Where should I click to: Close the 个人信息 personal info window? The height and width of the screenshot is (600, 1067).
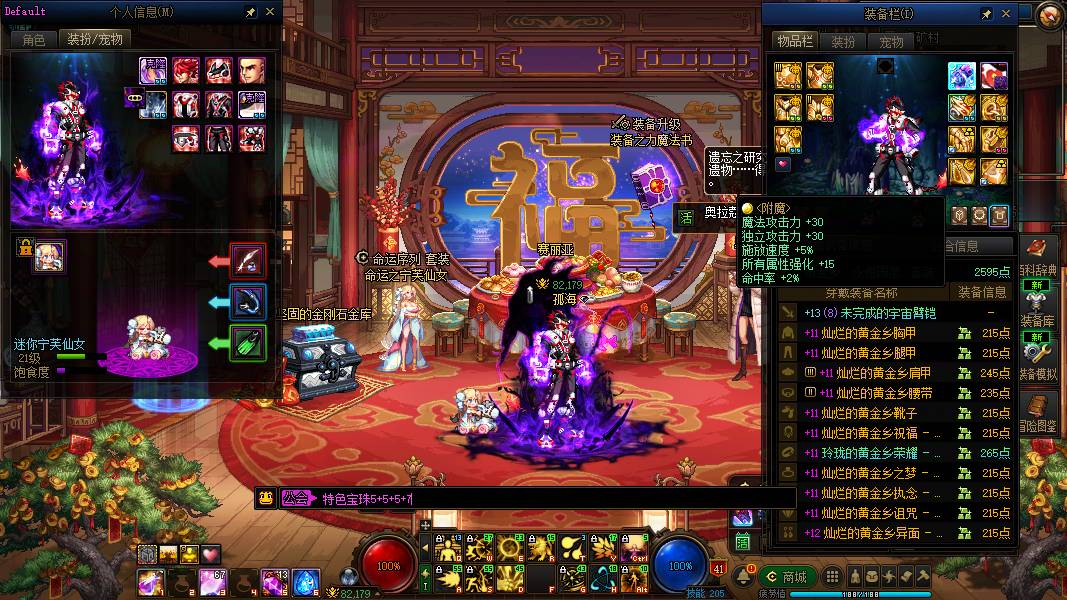click(x=270, y=14)
